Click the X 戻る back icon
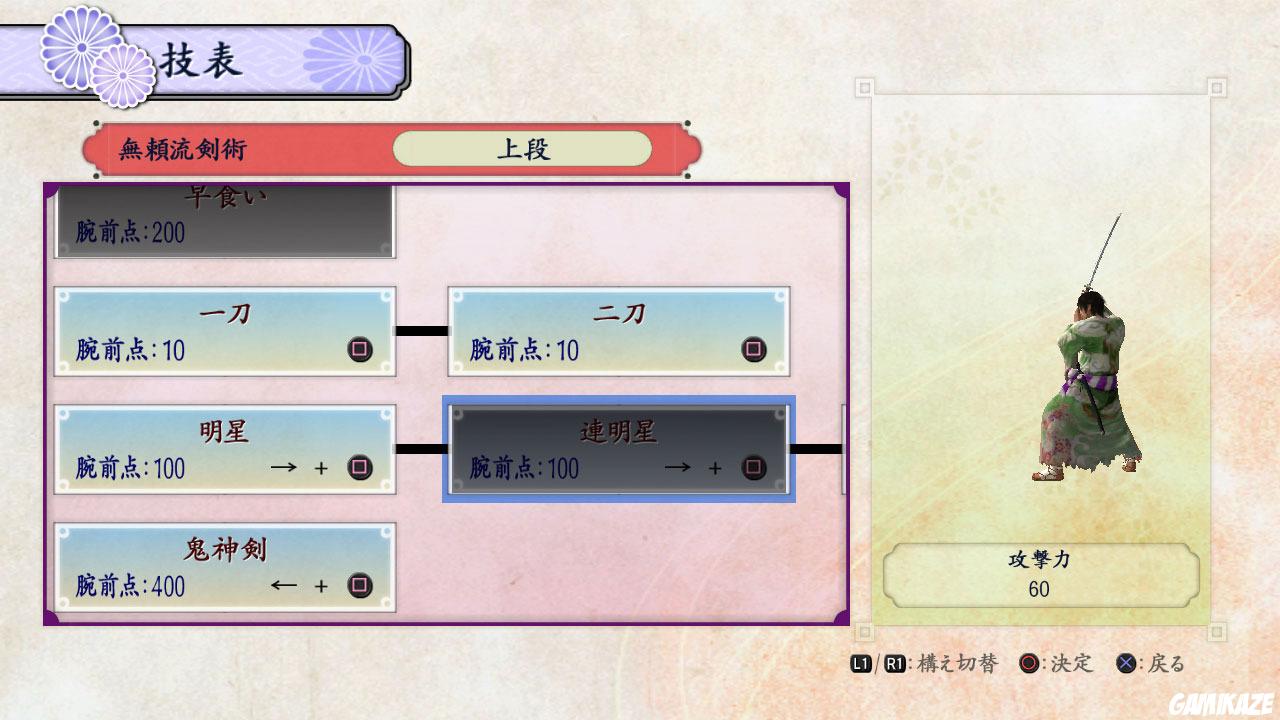1280x720 pixels. point(1126,663)
